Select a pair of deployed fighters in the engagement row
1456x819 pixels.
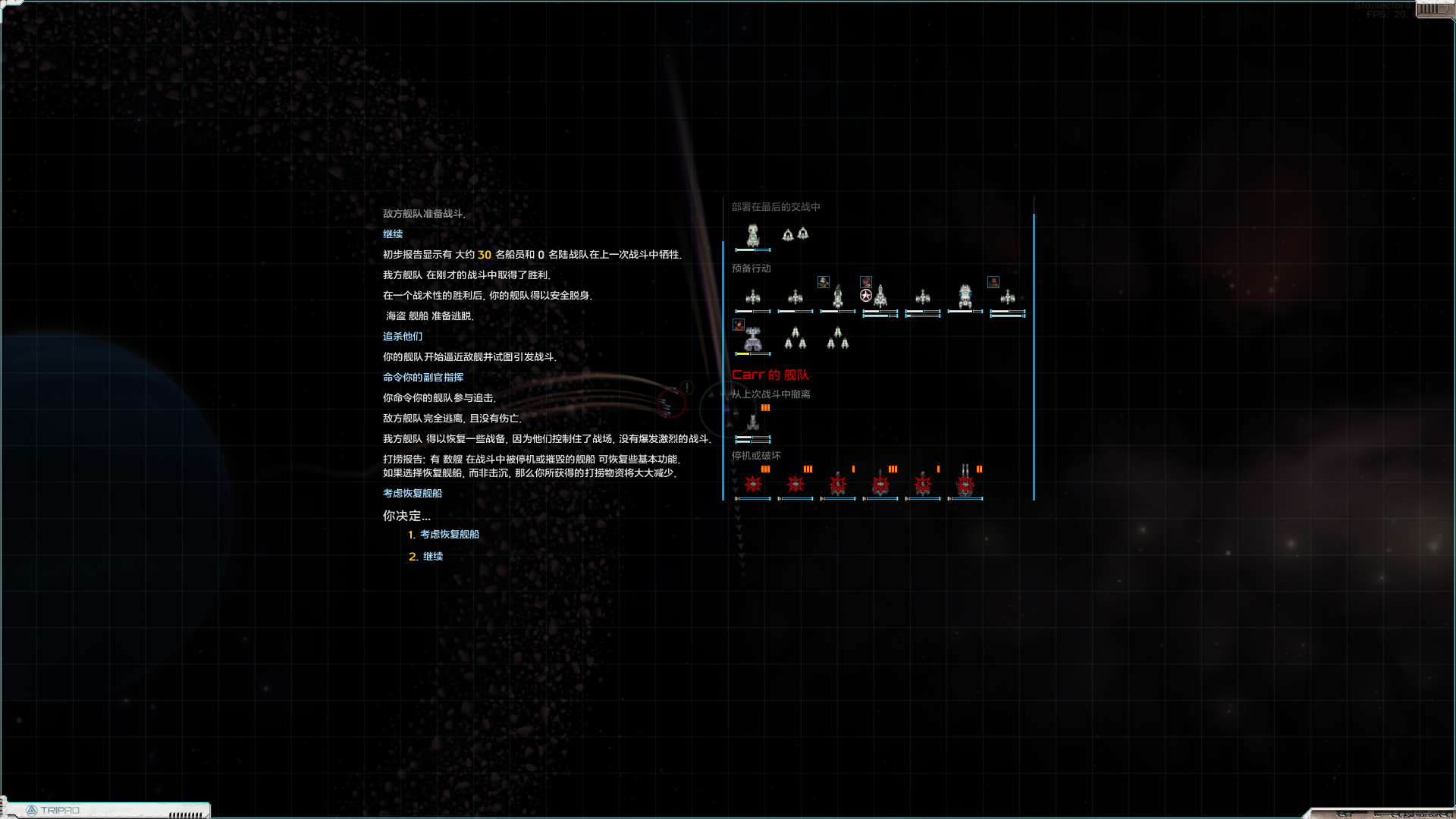click(x=794, y=234)
